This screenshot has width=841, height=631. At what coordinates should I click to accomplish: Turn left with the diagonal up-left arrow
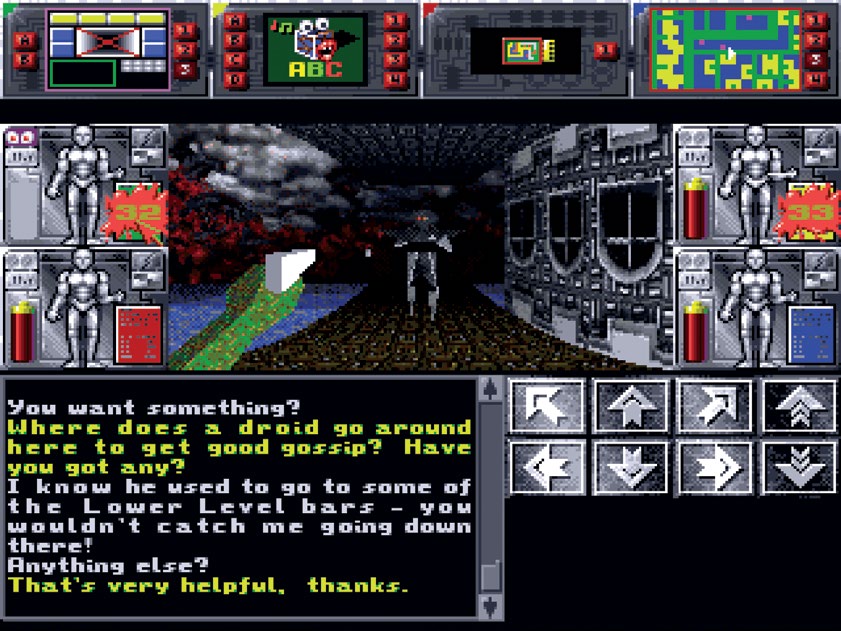pos(547,407)
